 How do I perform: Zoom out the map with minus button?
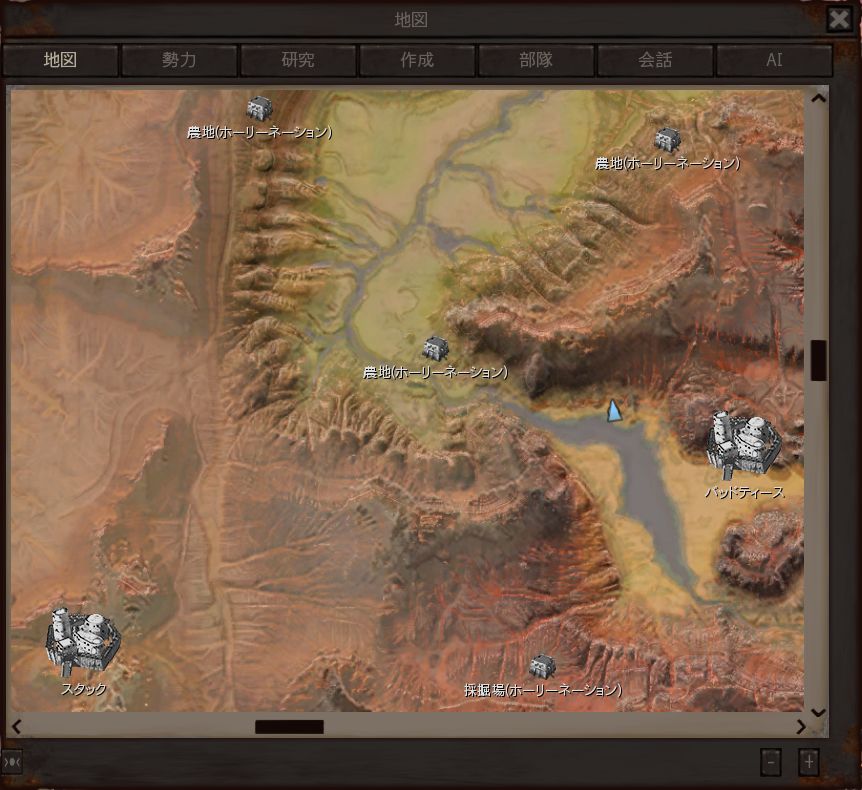pyautogui.click(x=770, y=762)
